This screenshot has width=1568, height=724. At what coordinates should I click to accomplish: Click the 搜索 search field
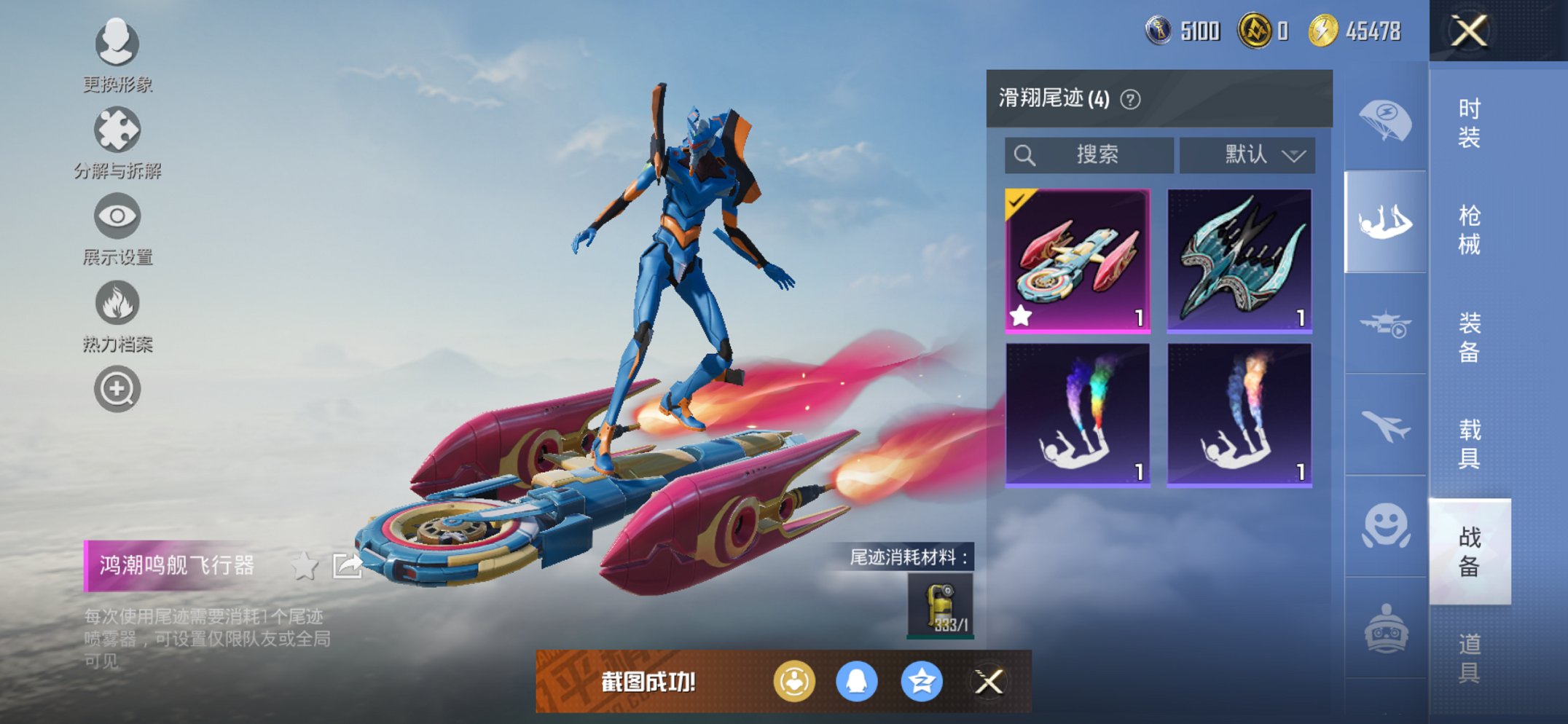(x=1093, y=154)
